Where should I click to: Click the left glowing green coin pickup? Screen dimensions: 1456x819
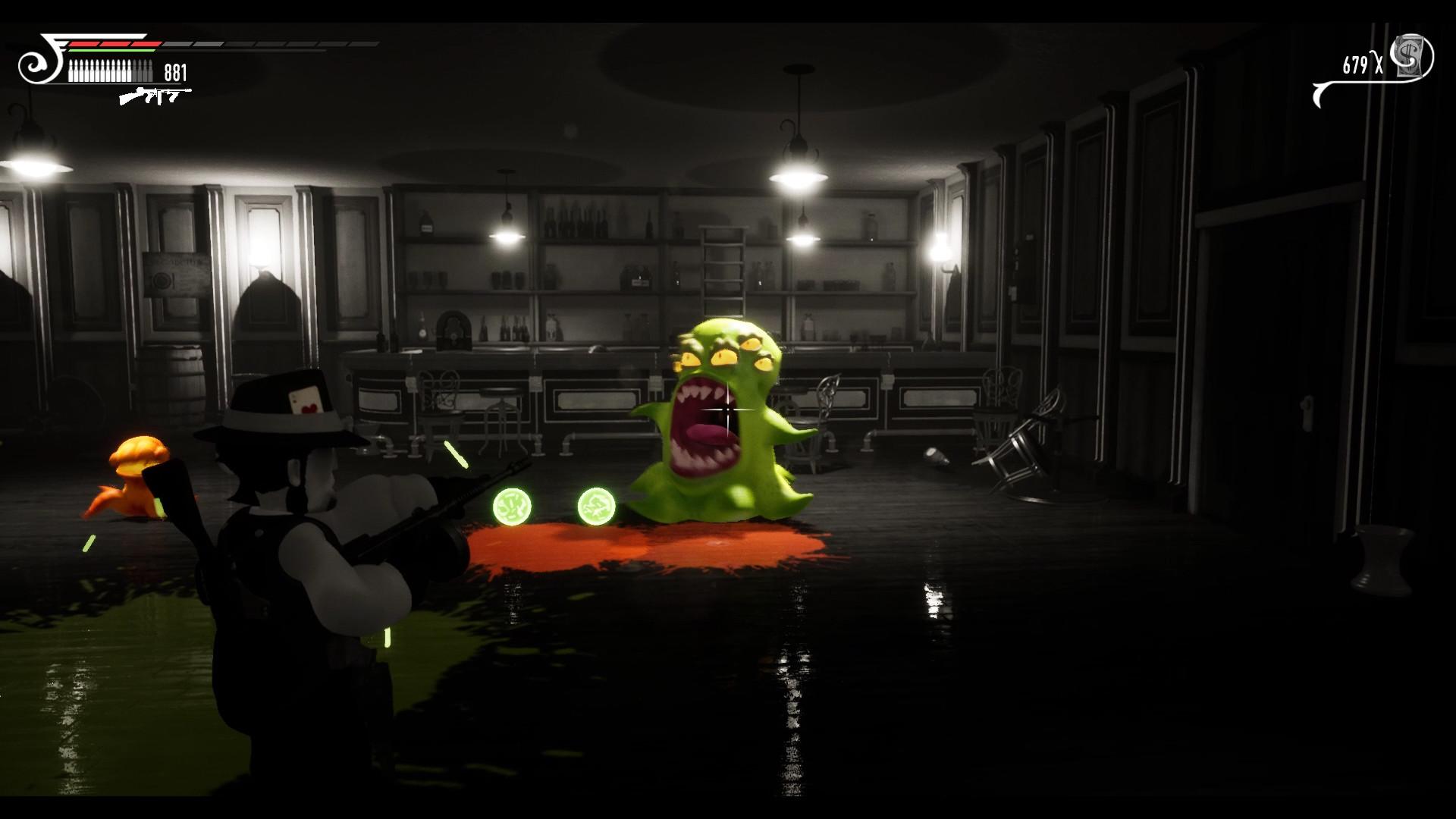(514, 505)
